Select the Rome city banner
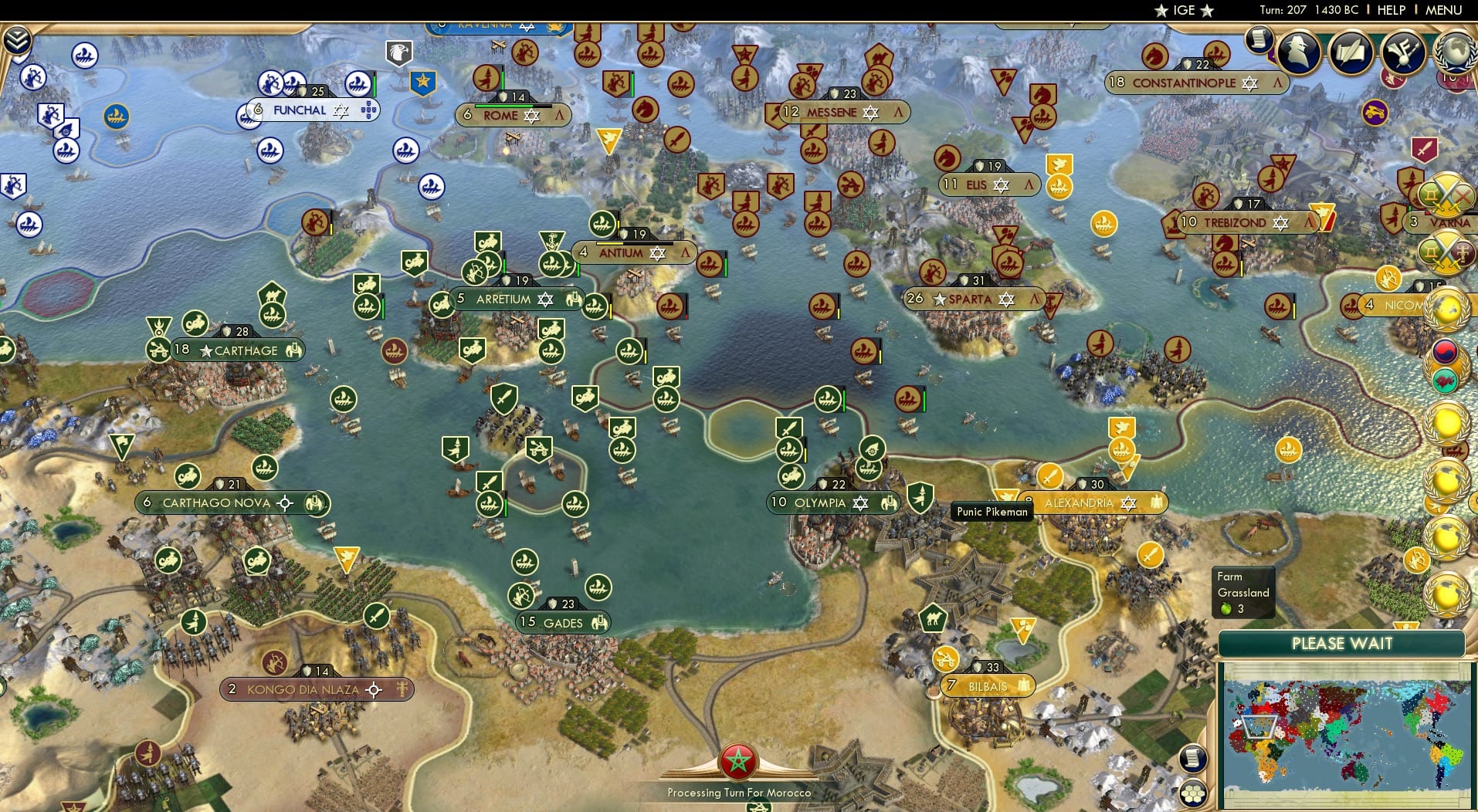This screenshot has height=812, width=1478. [512, 115]
